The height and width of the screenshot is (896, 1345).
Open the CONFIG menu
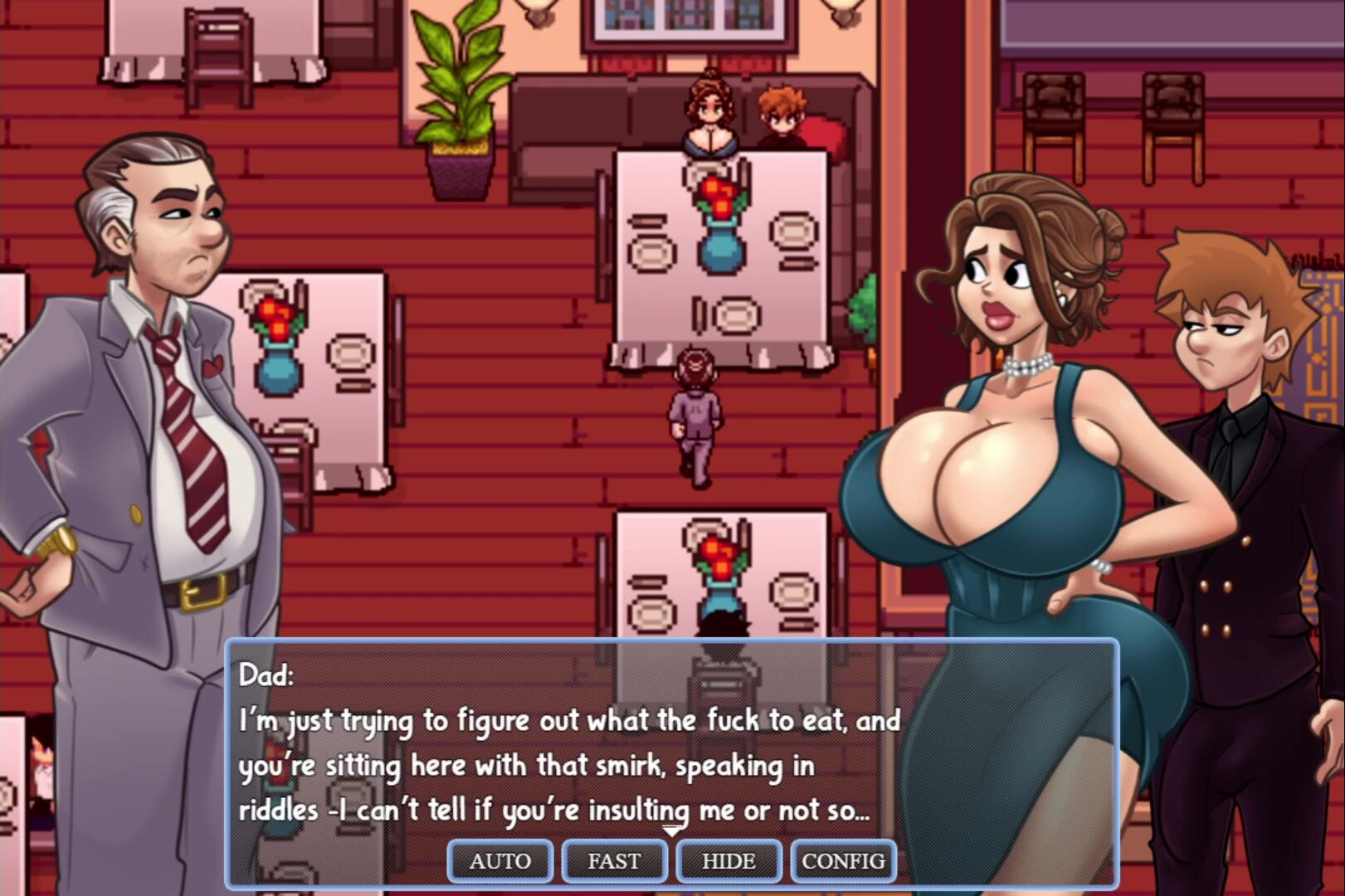click(843, 861)
